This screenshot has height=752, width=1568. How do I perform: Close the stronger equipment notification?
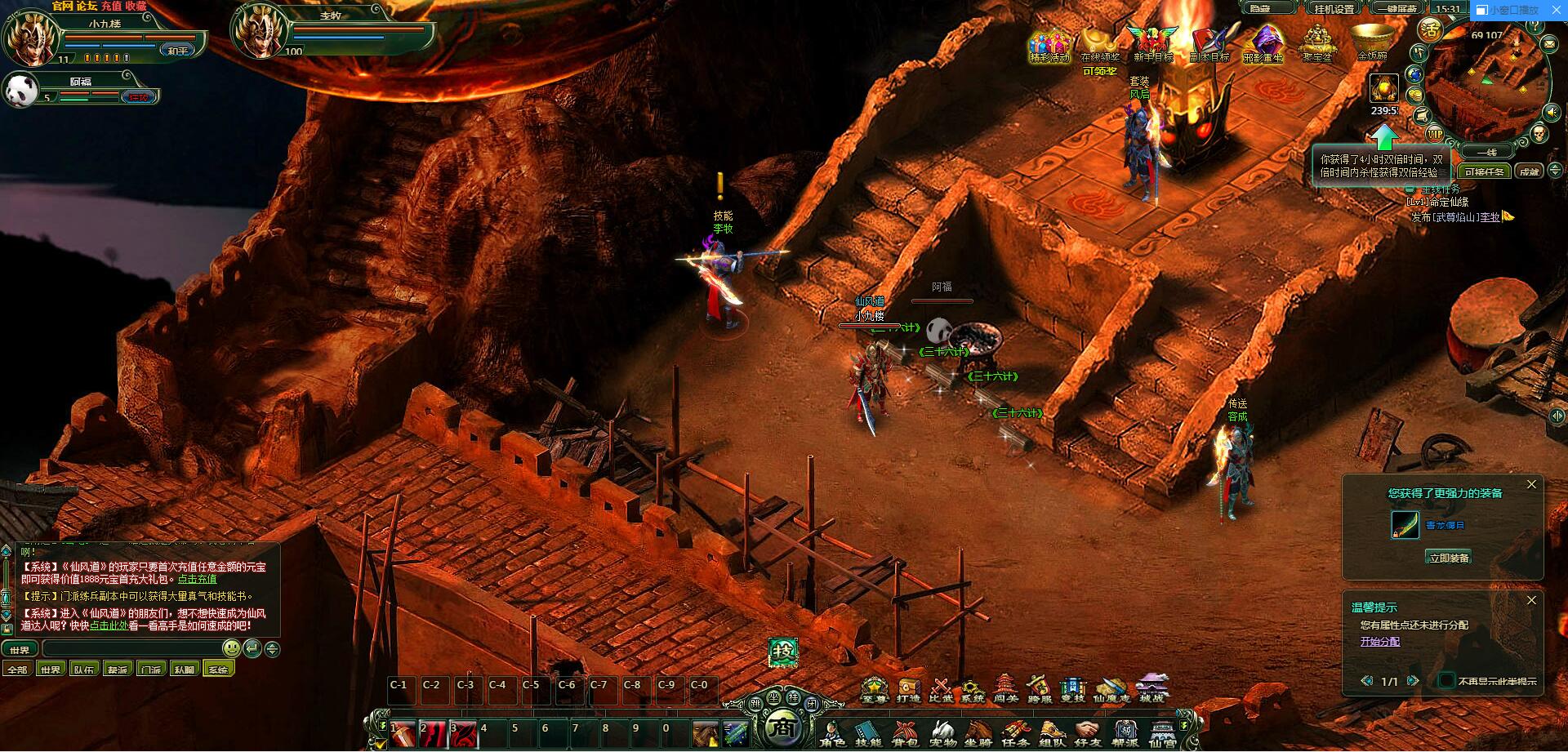pos(1531,485)
